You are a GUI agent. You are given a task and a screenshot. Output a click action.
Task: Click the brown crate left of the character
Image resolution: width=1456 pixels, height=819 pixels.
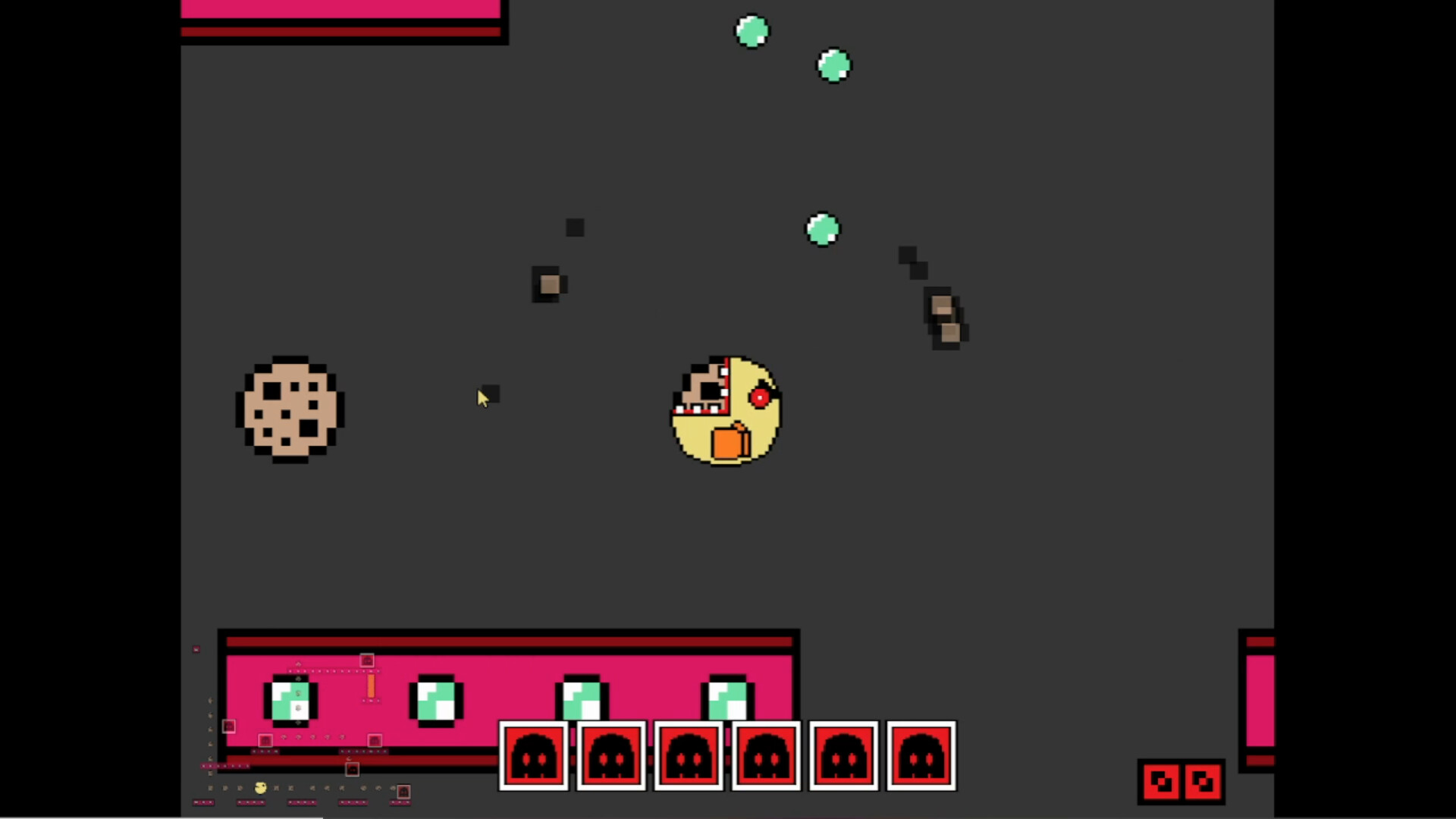tap(548, 285)
